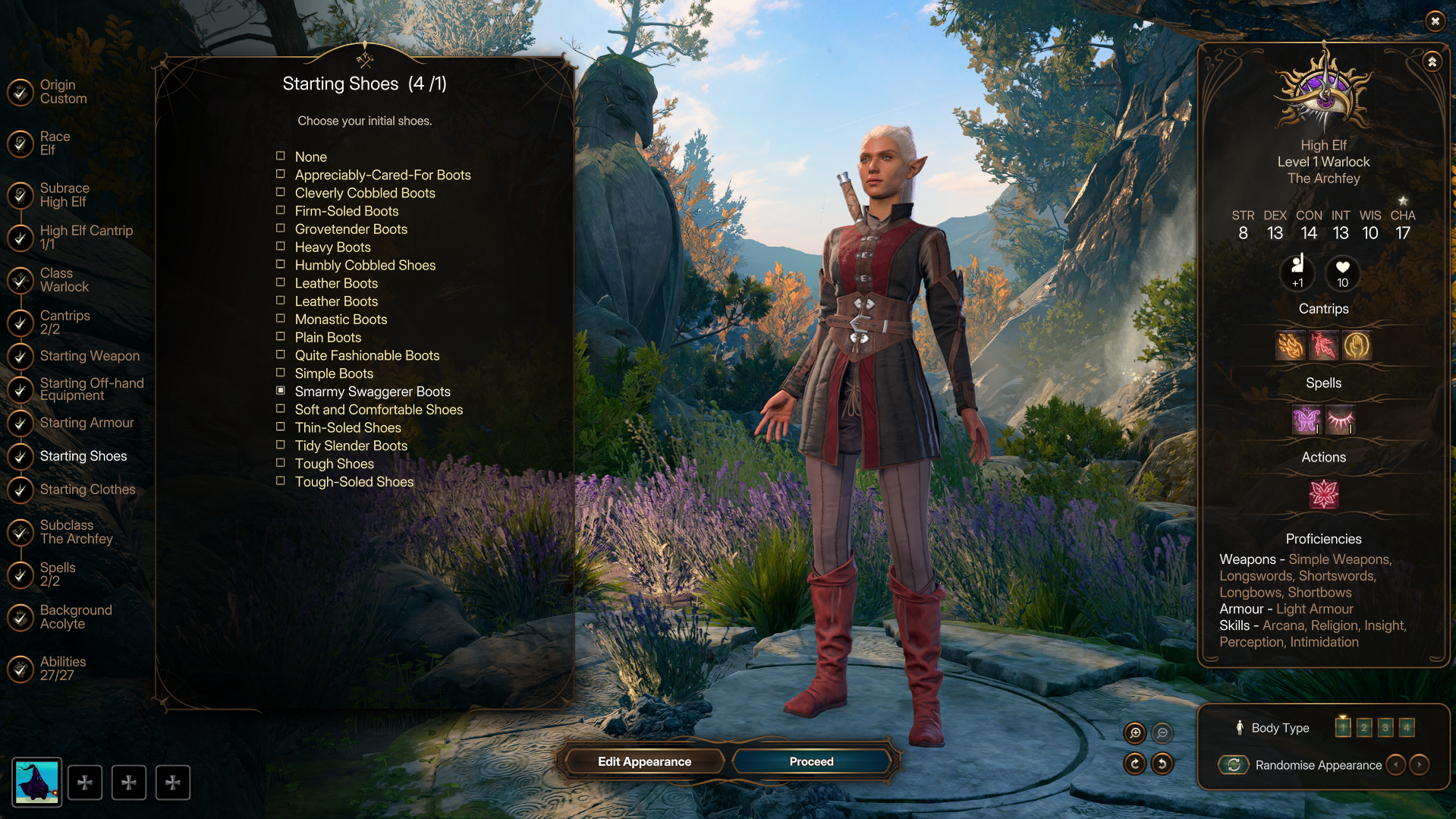The width and height of the screenshot is (1456, 819).
Task: Switch to the Class Warlock step
Action: [x=64, y=280]
